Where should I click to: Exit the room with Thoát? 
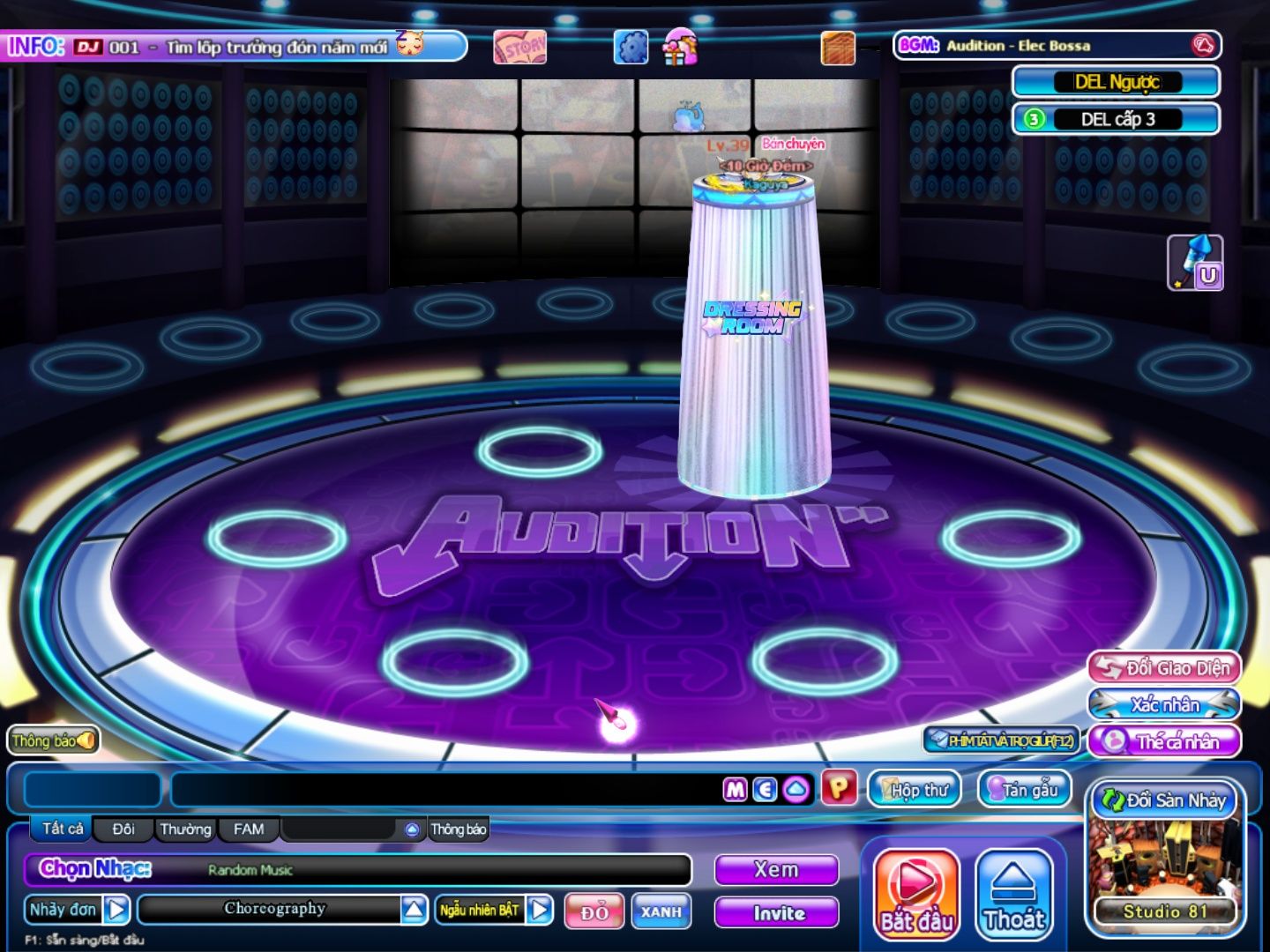click(x=1014, y=893)
